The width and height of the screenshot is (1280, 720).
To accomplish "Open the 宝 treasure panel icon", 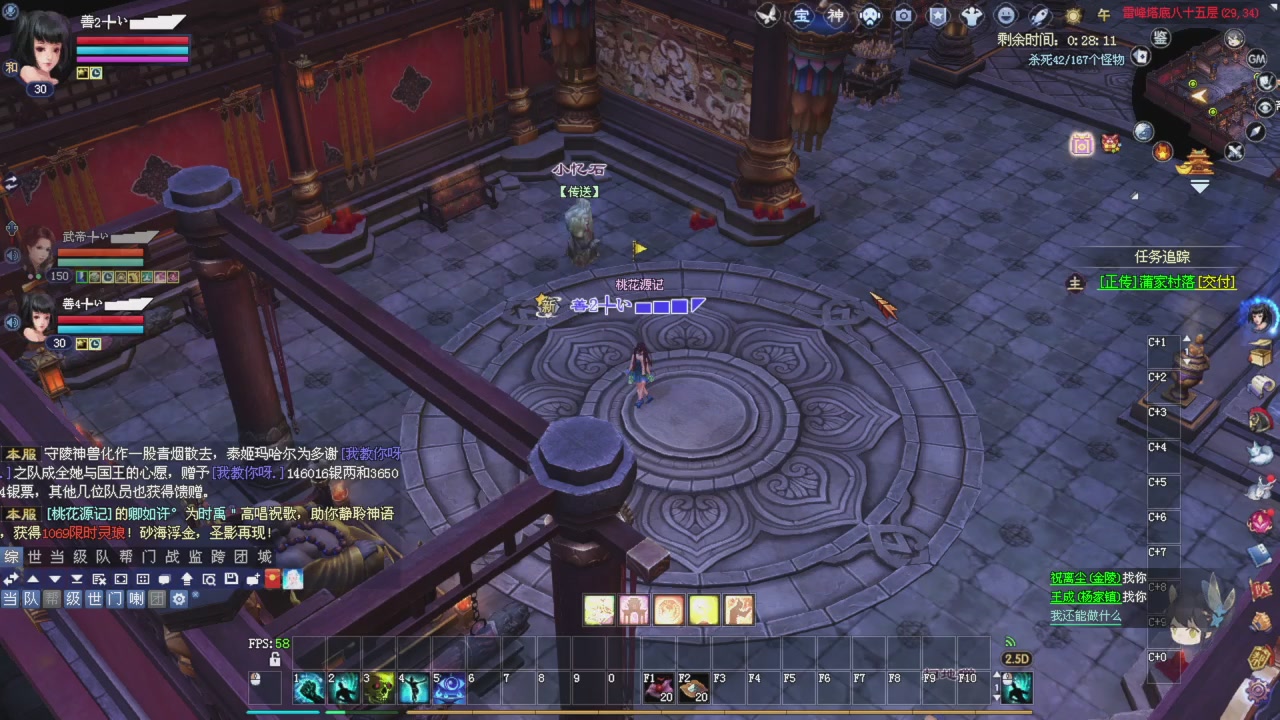I will [803, 16].
